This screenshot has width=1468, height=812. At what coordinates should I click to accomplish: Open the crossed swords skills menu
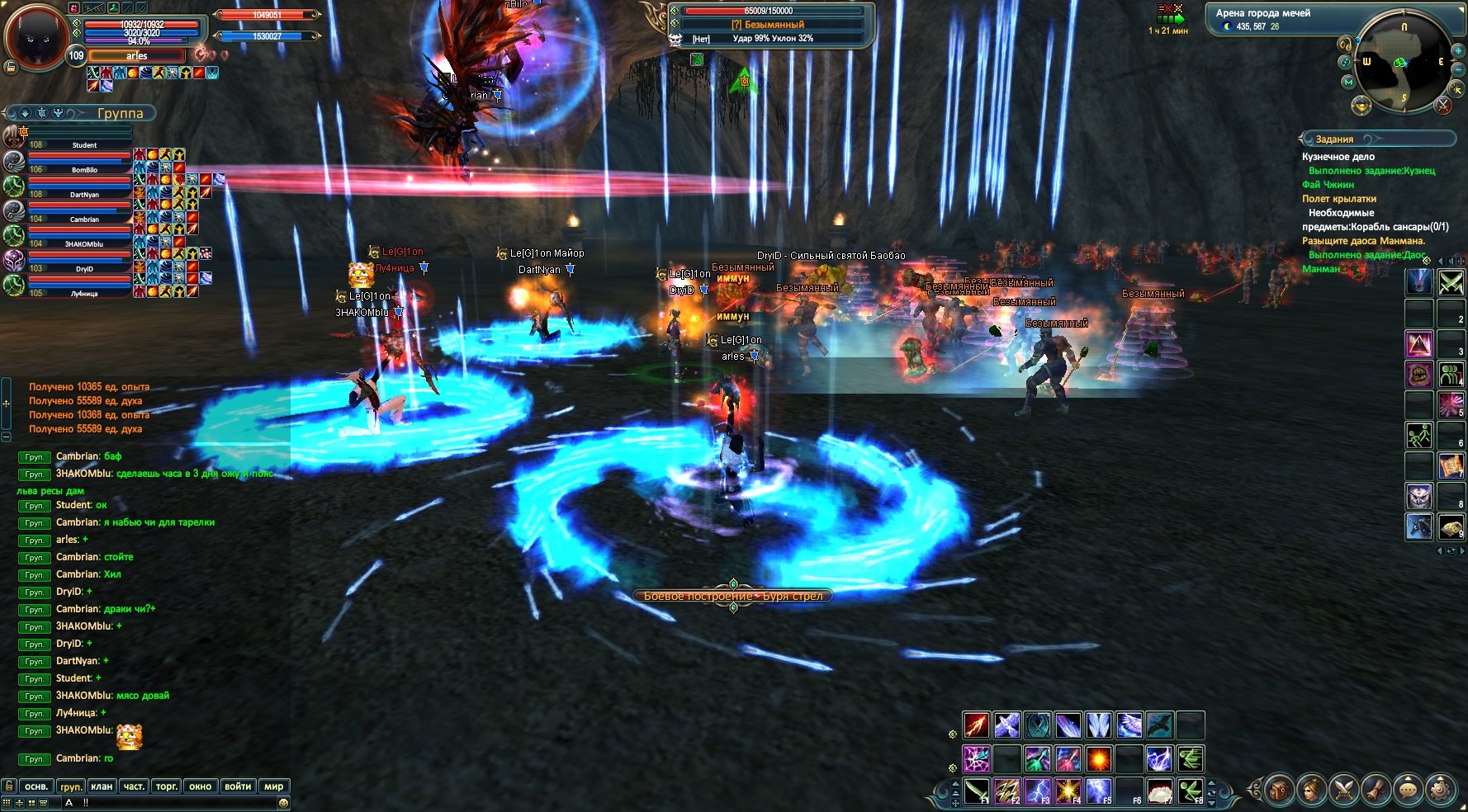tap(1343, 790)
